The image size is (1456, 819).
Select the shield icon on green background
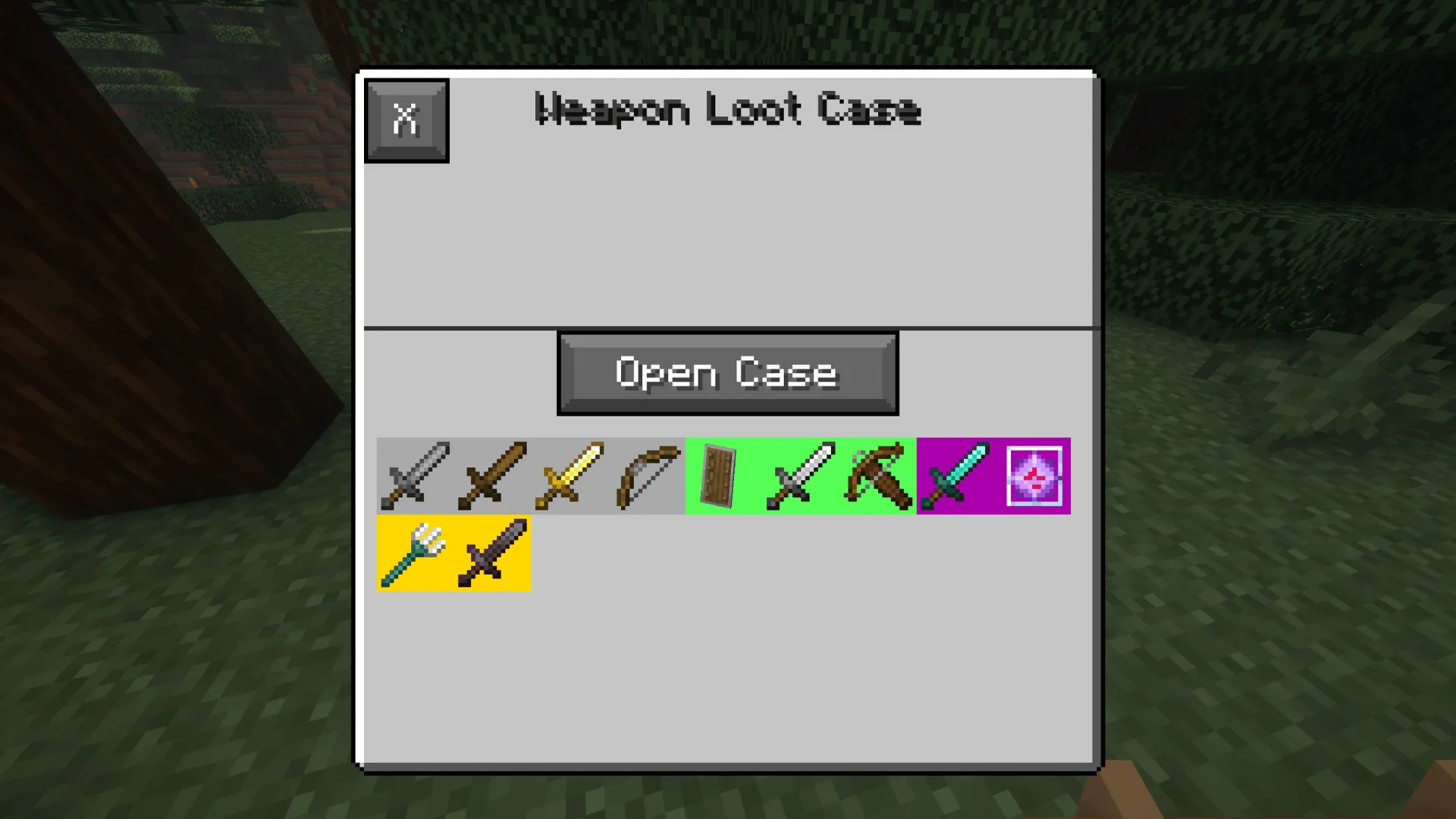(x=720, y=475)
